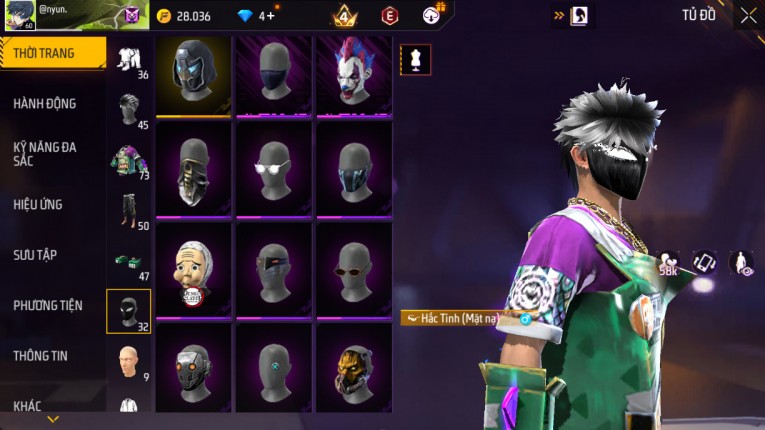Choose the old man face mask
This screenshot has width=765, height=430.
tap(194, 270)
